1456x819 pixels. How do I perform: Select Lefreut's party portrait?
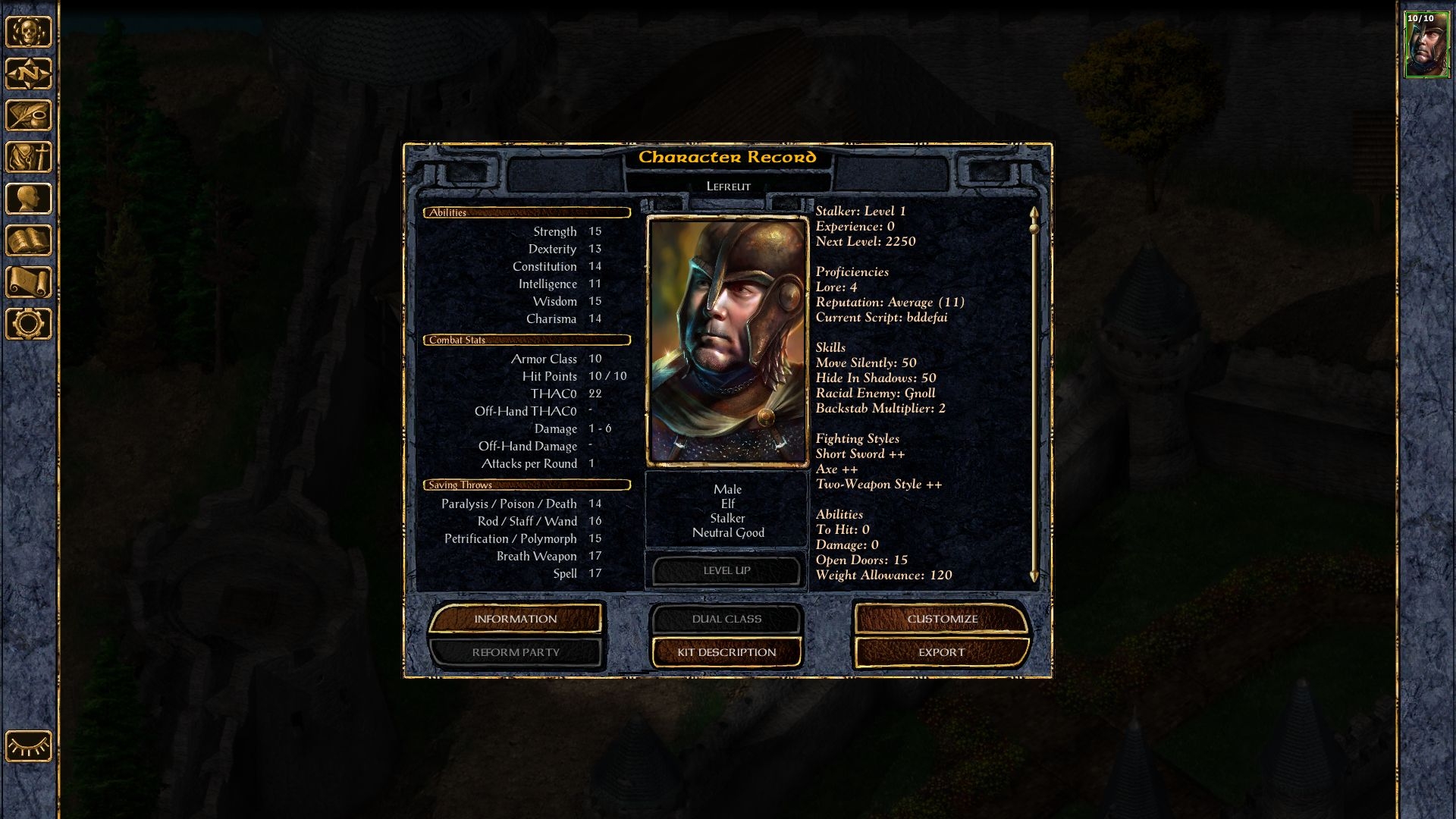coord(1426,45)
